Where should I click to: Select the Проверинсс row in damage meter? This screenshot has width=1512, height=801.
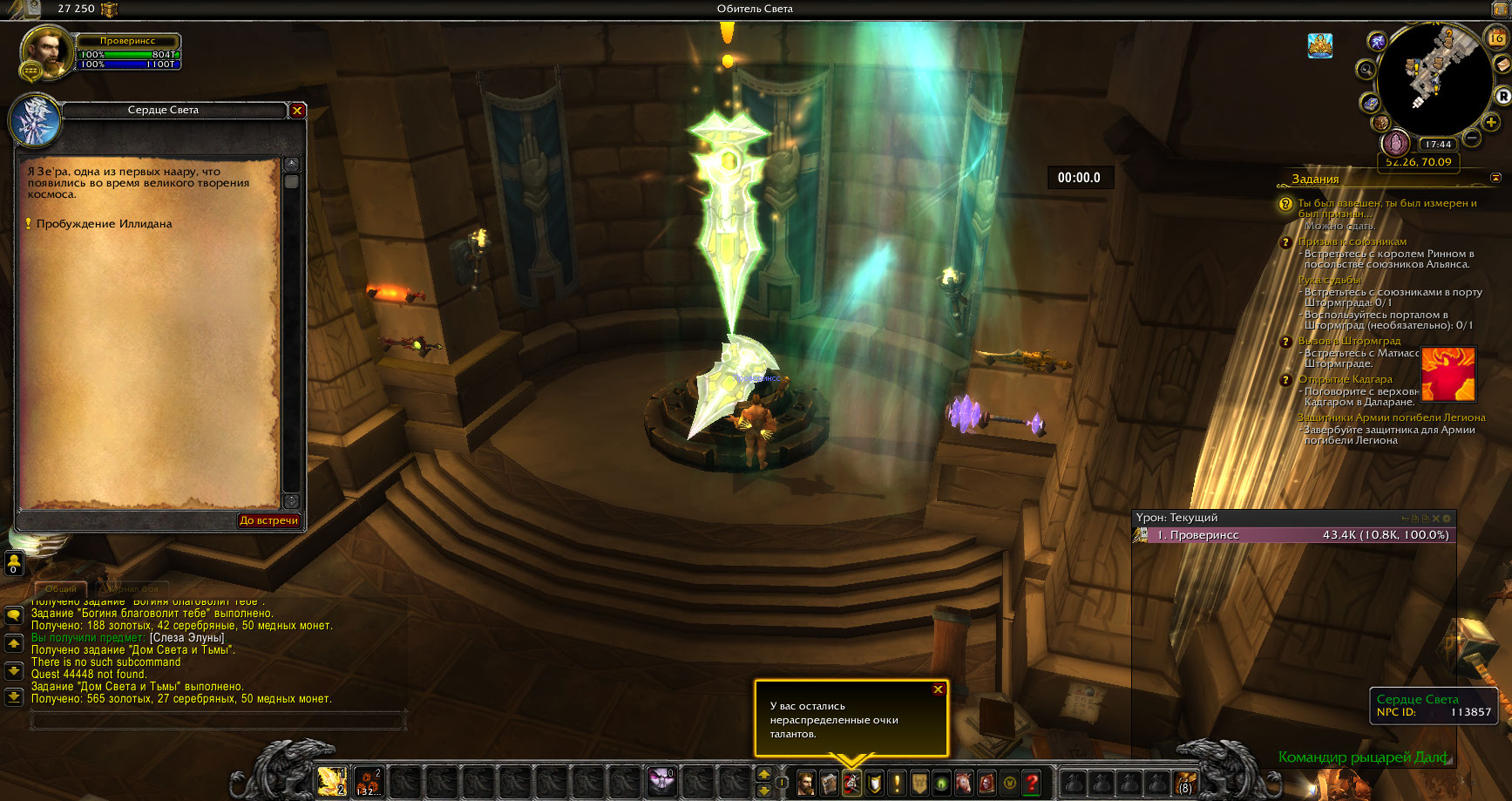pos(1293,535)
